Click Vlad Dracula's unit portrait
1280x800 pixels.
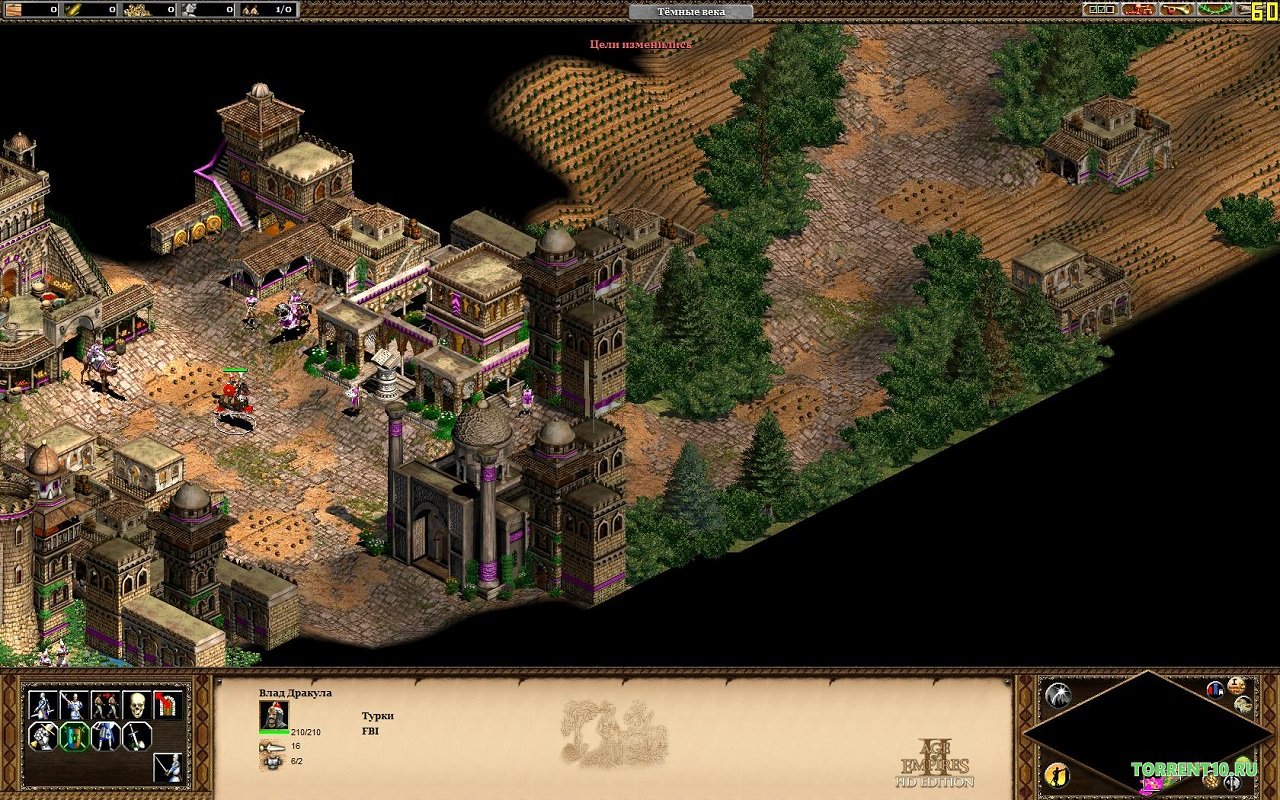(274, 714)
